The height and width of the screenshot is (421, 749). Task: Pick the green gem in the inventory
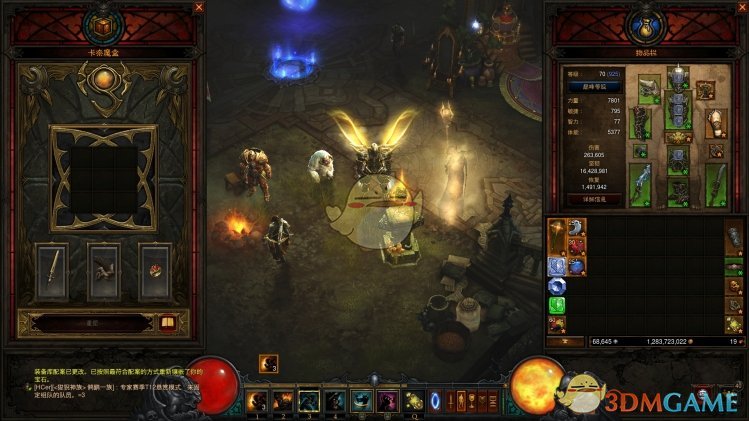[556, 303]
